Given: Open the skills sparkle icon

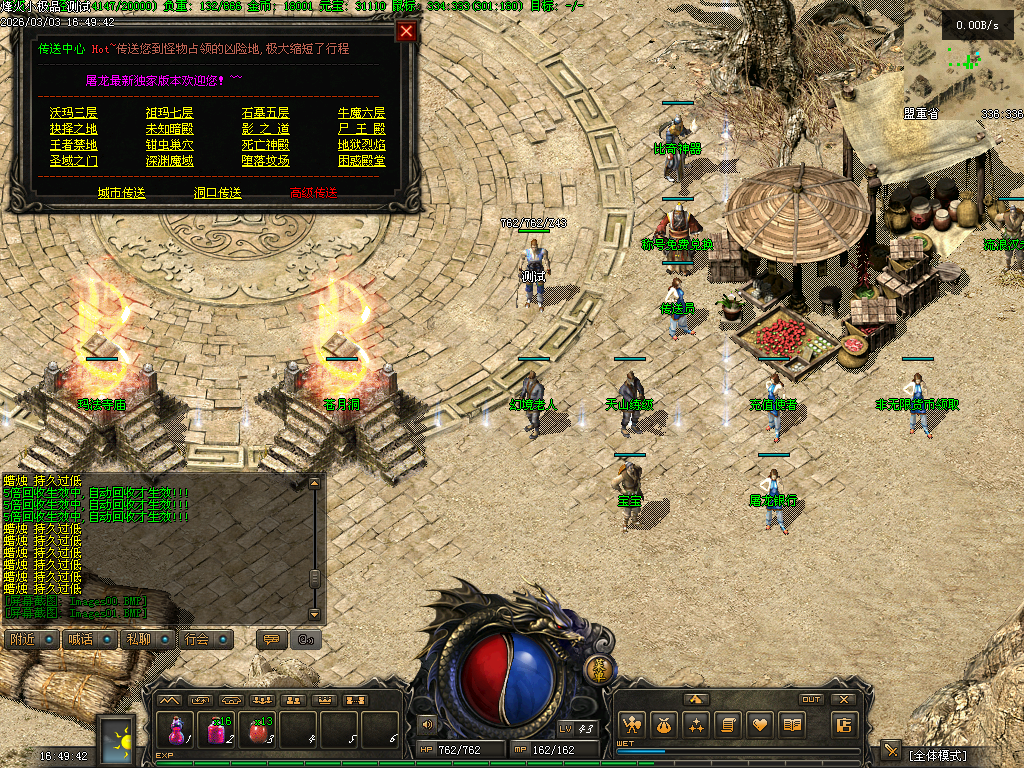Looking at the screenshot, I should [x=696, y=725].
